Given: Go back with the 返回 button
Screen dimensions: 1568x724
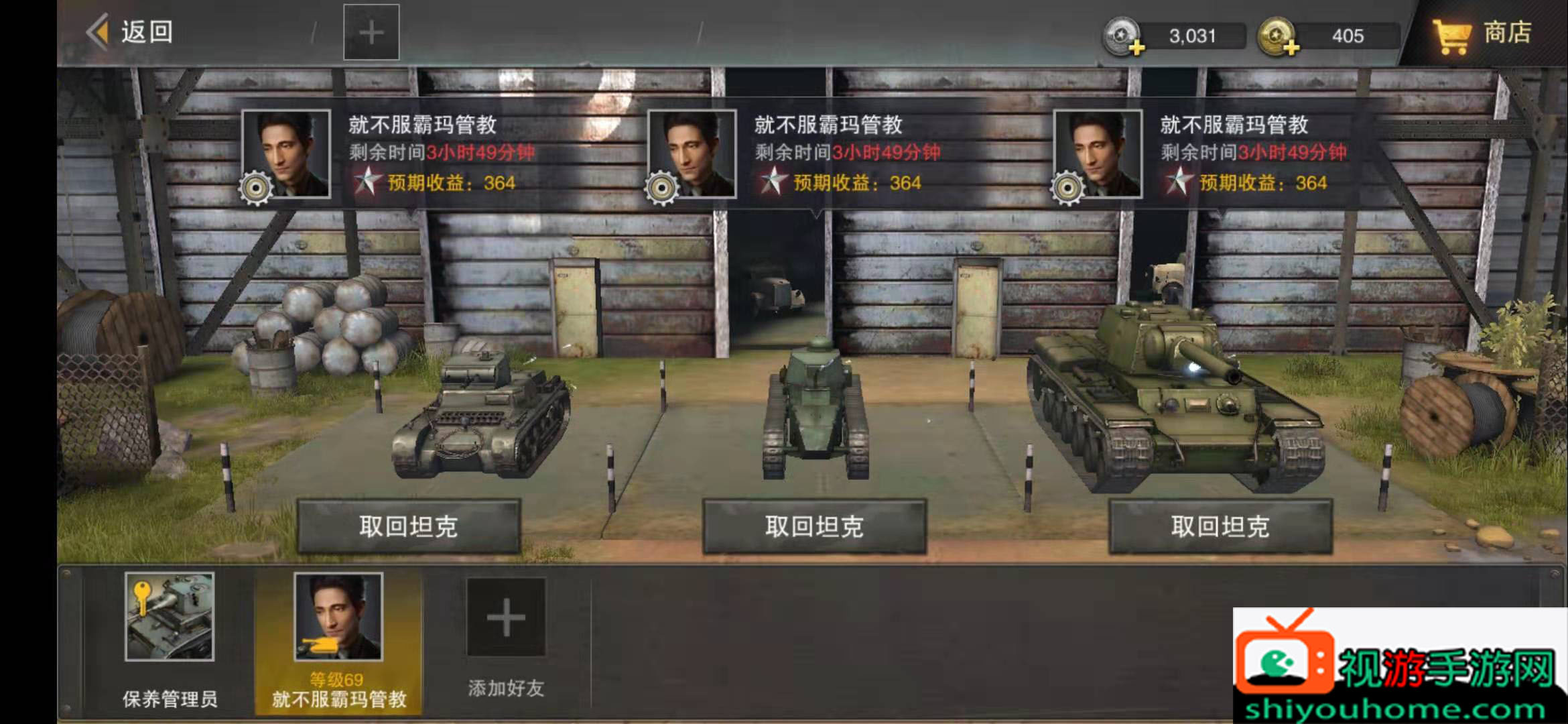Looking at the screenshot, I should [x=131, y=32].
